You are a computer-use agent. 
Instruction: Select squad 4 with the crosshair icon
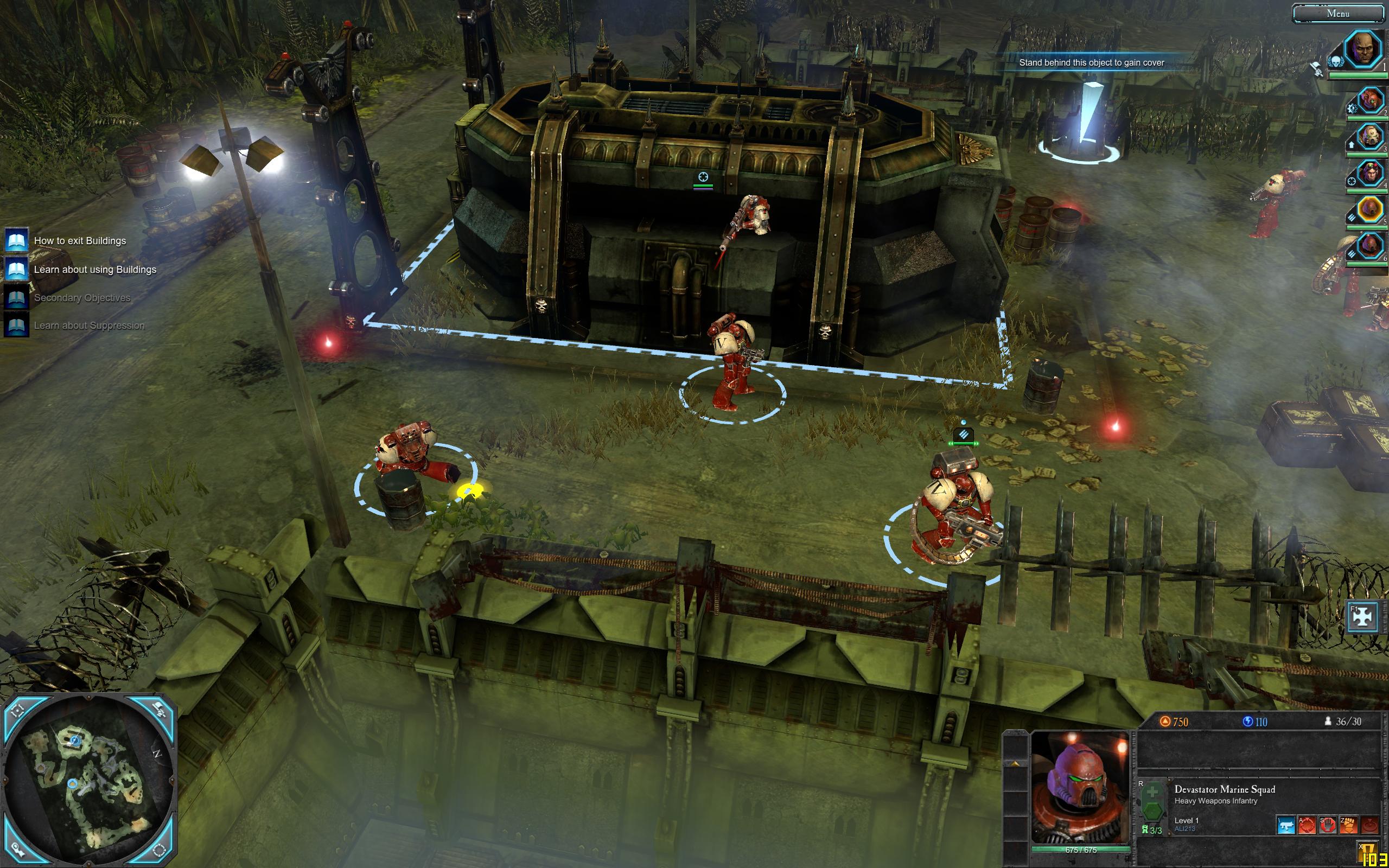tap(1369, 173)
